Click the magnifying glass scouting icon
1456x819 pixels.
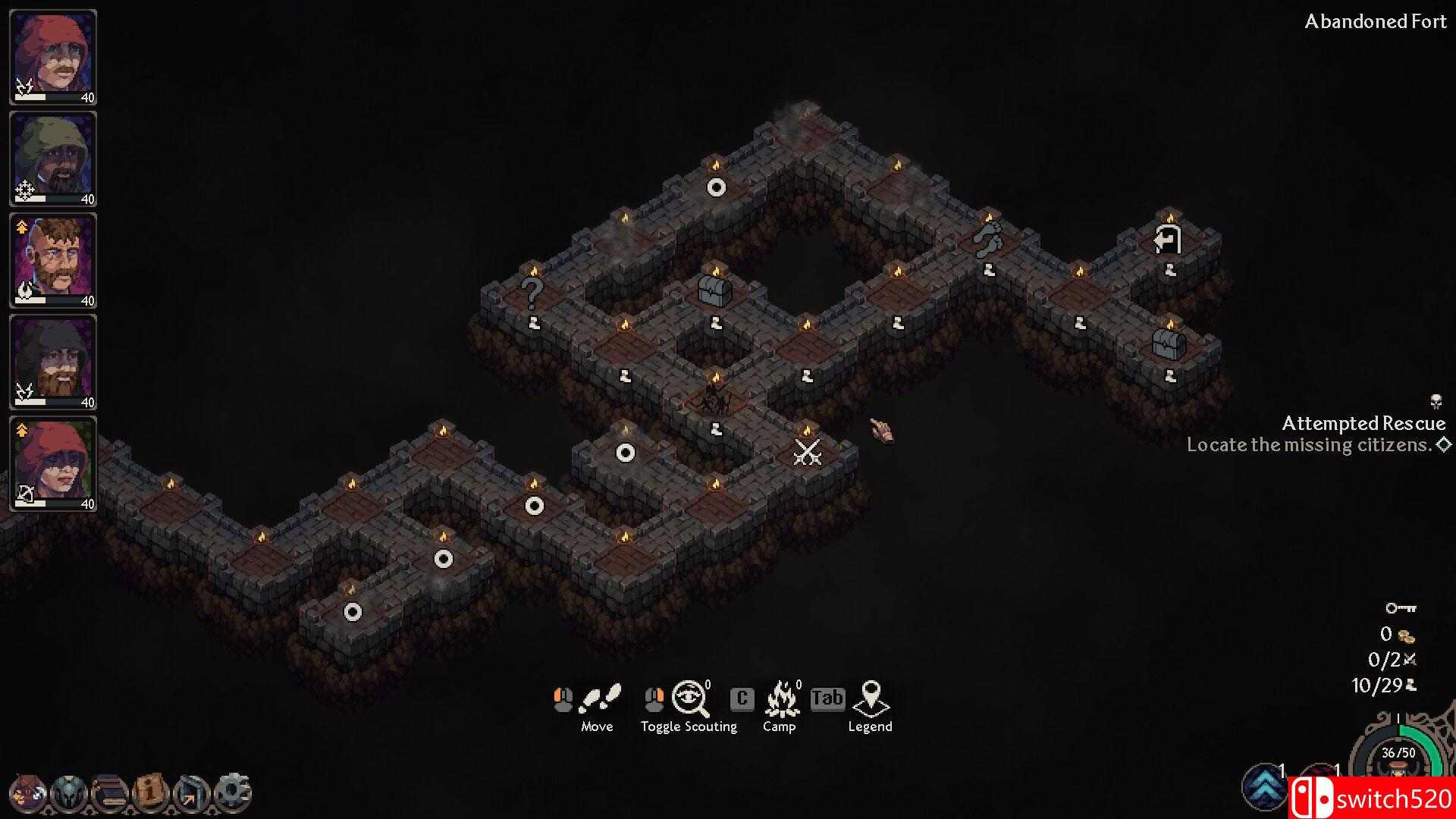click(689, 697)
